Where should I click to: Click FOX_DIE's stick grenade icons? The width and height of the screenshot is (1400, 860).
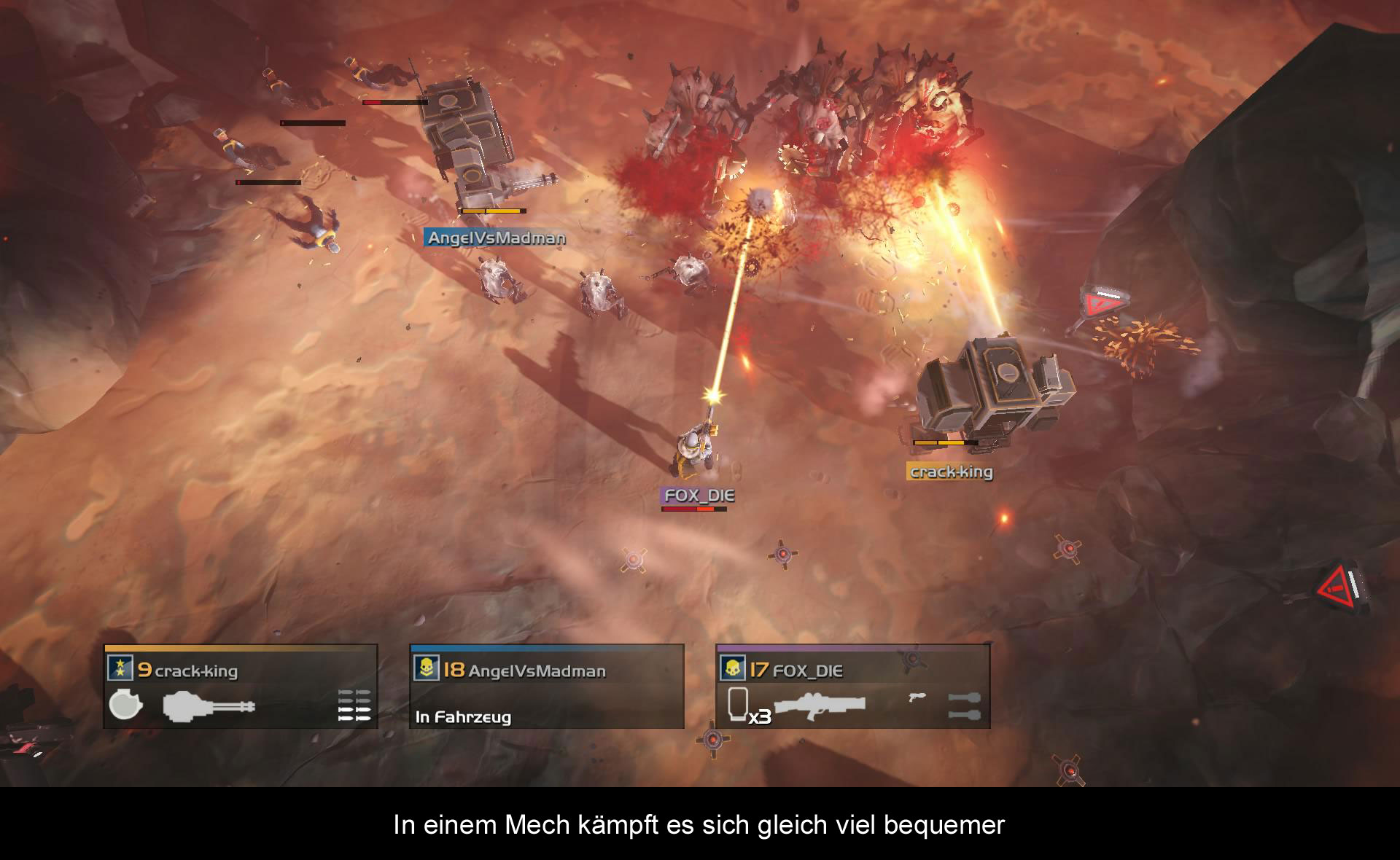pyautogui.click(x=964, y=705)
